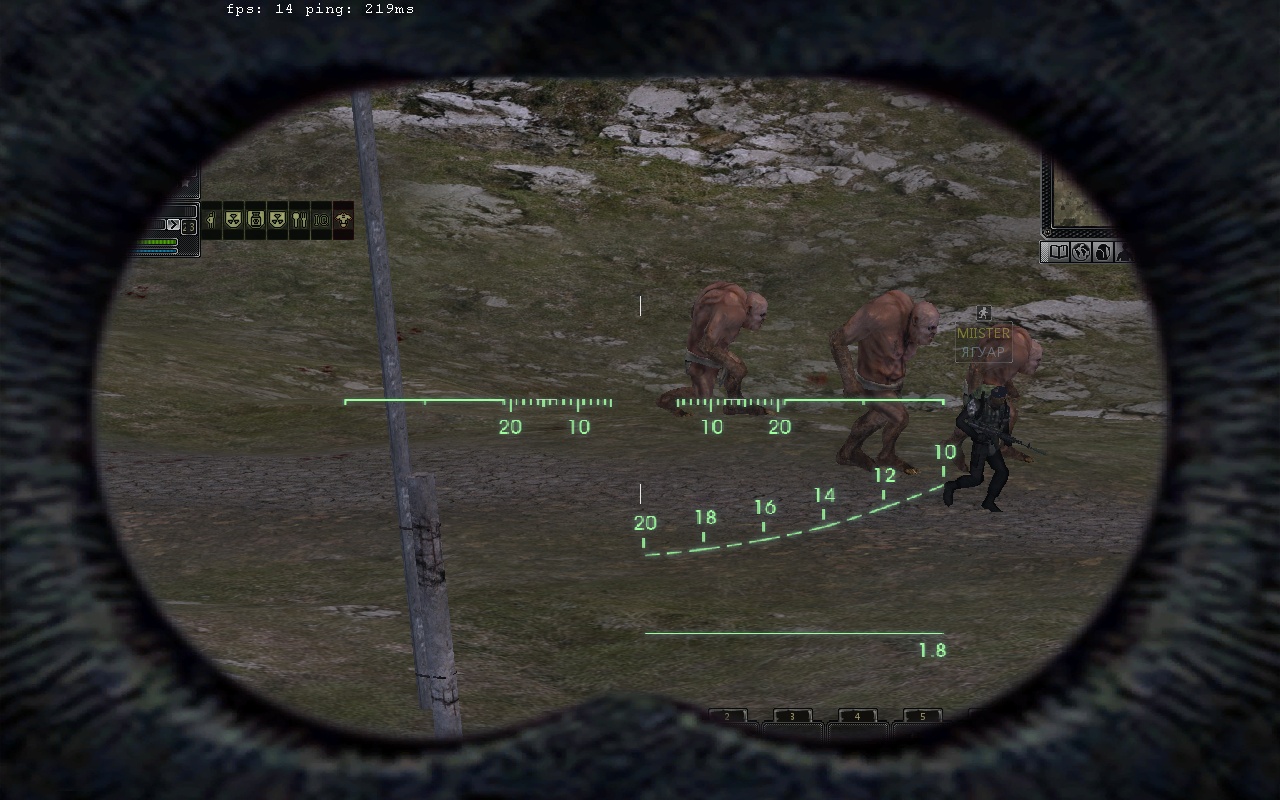1280x800 pixels.
Task: Select hotbar slot number 5
Action: [922, 717]
